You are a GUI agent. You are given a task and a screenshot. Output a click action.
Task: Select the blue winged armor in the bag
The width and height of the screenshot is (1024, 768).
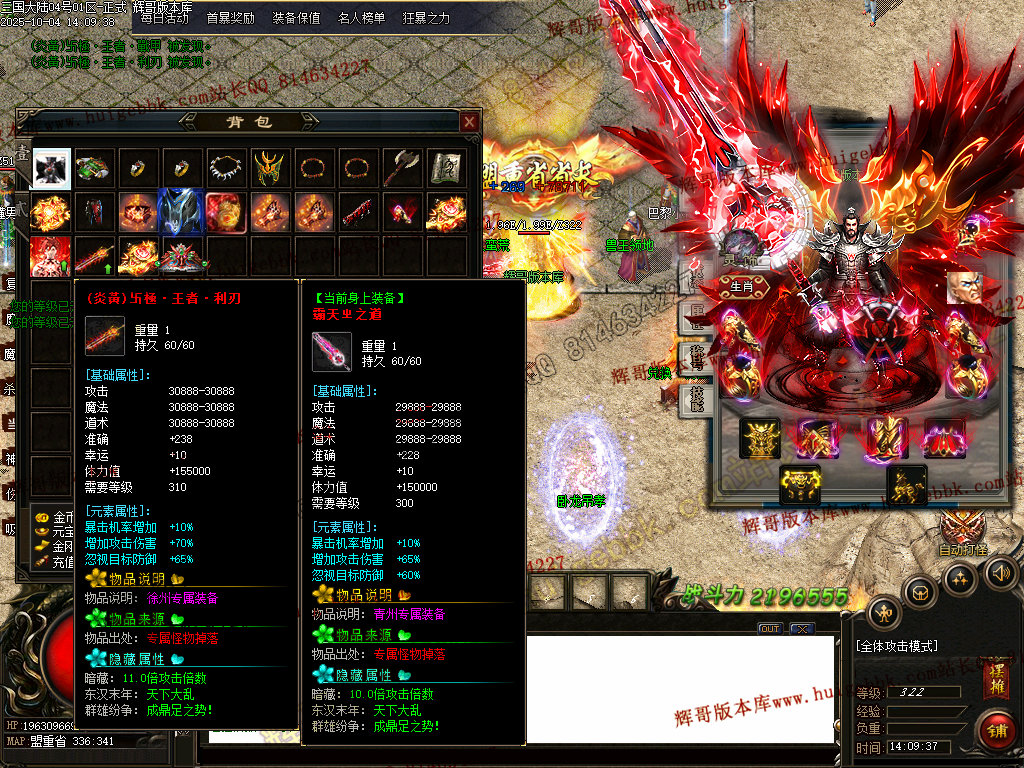(x=181, y=211)
